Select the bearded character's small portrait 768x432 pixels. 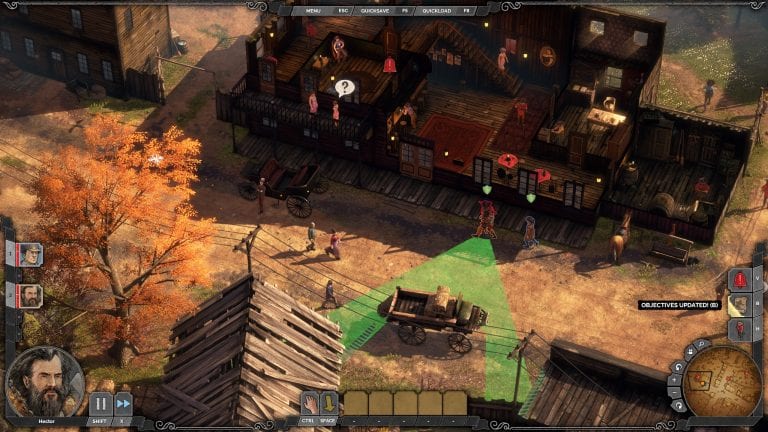(30, 296)
